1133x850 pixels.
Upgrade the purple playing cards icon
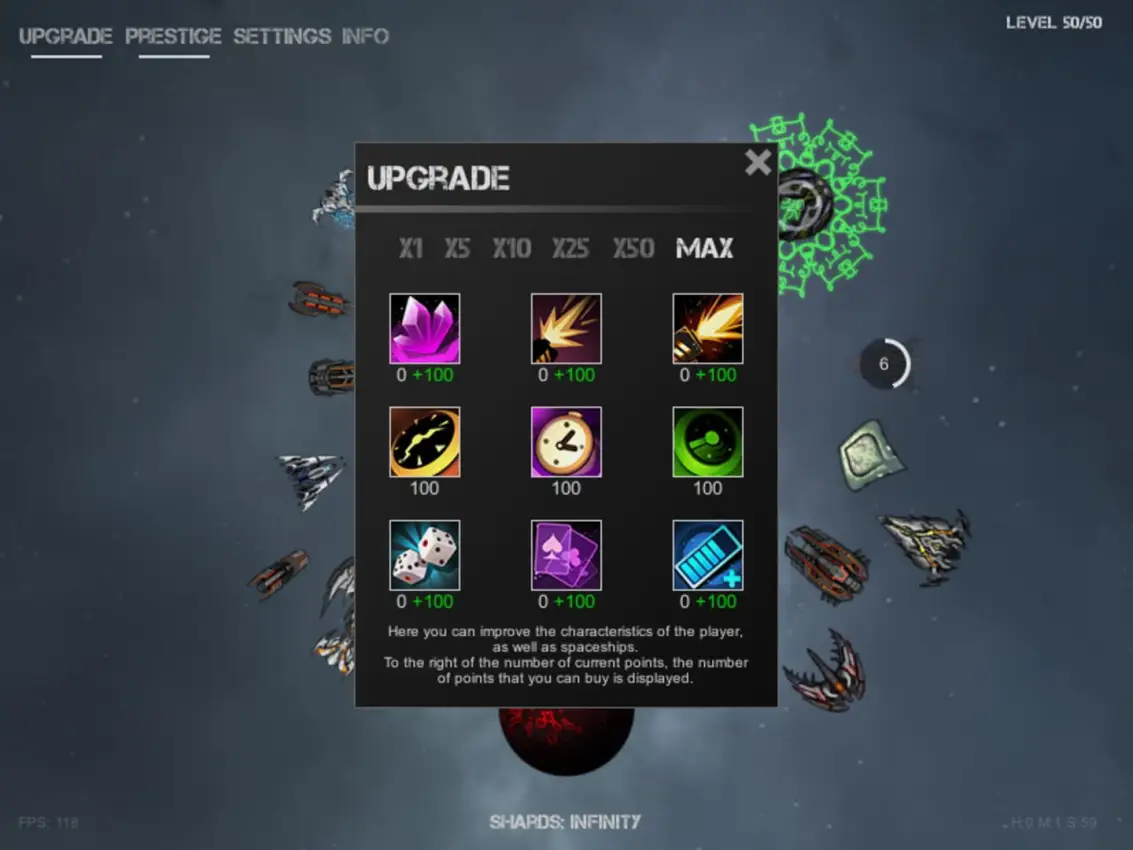click(566, 555)
